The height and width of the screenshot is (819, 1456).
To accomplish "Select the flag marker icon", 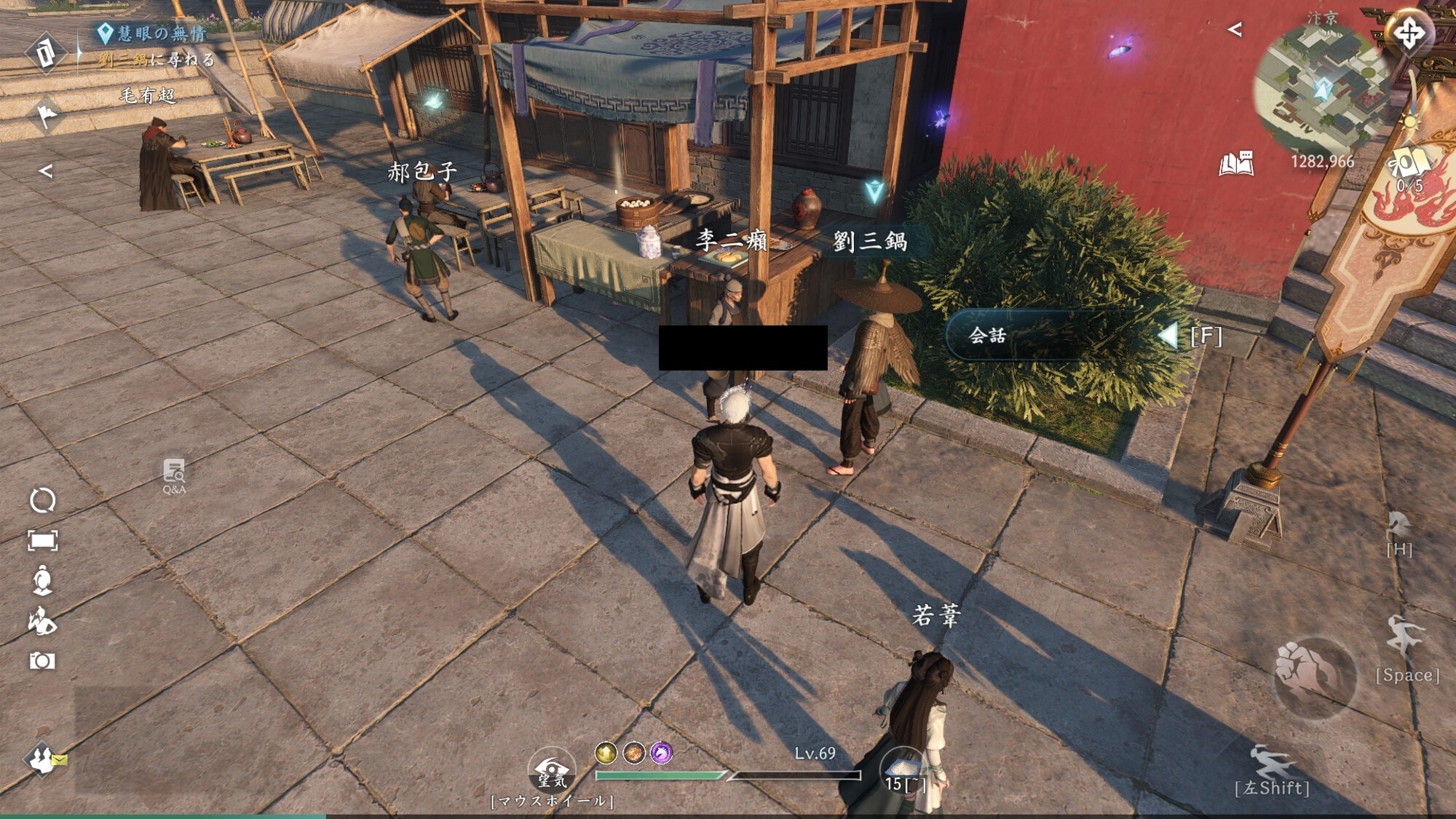I will click(47, 114).
